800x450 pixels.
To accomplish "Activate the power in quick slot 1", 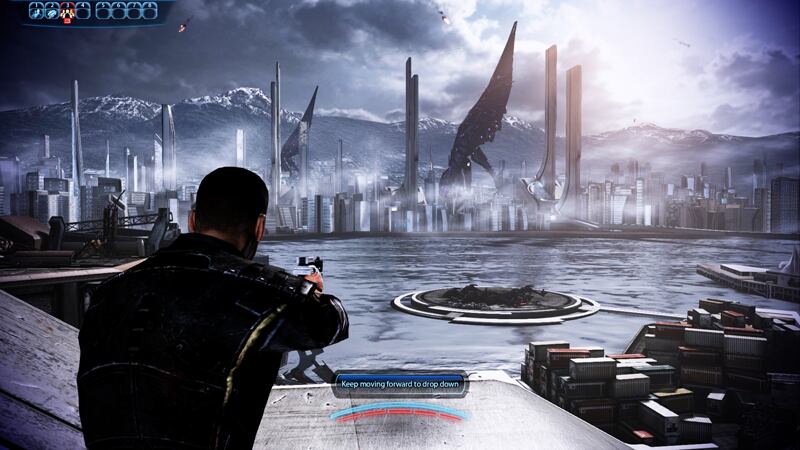I will 36,12.
